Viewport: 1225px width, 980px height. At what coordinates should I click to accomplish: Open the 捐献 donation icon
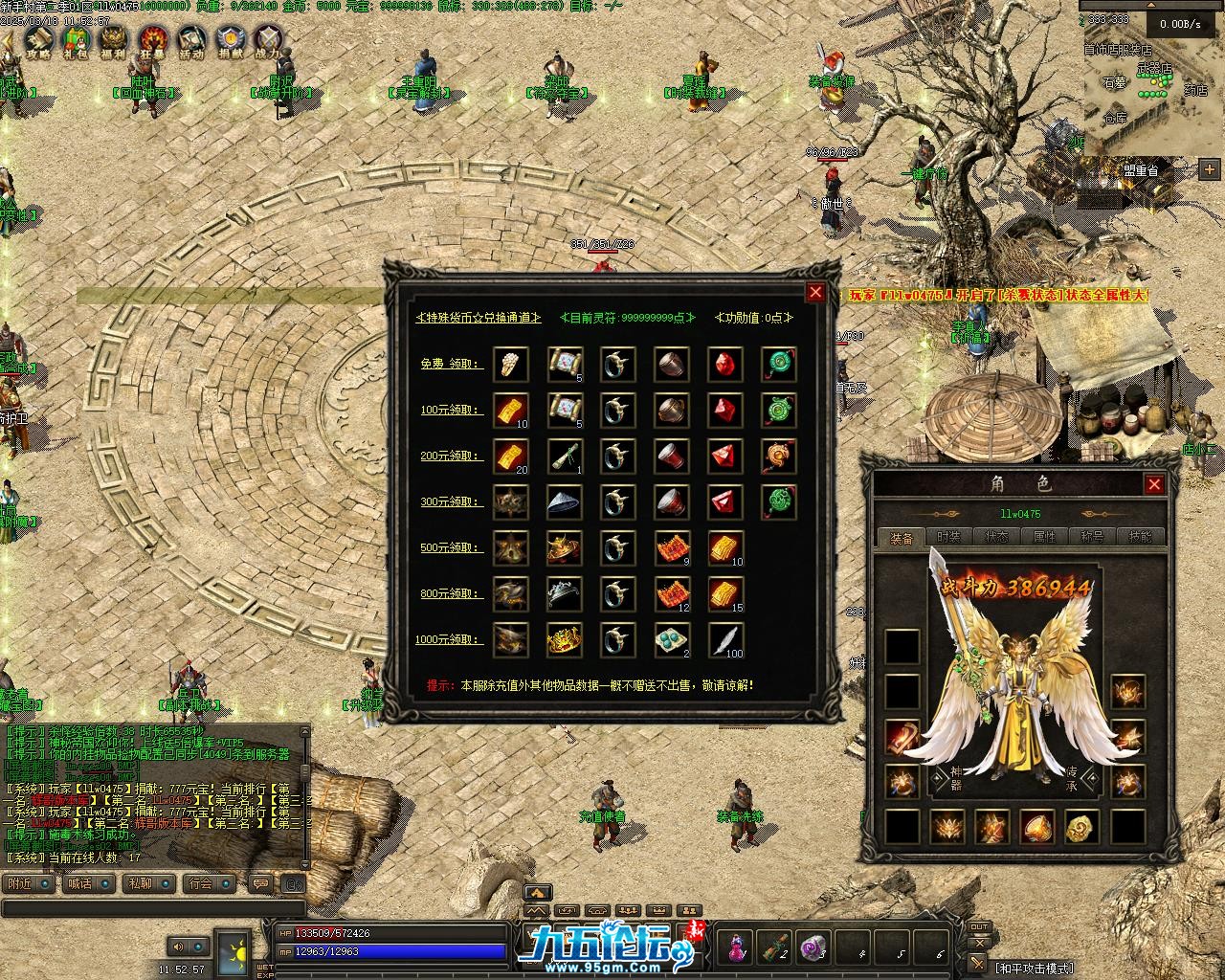click(230, 40)
